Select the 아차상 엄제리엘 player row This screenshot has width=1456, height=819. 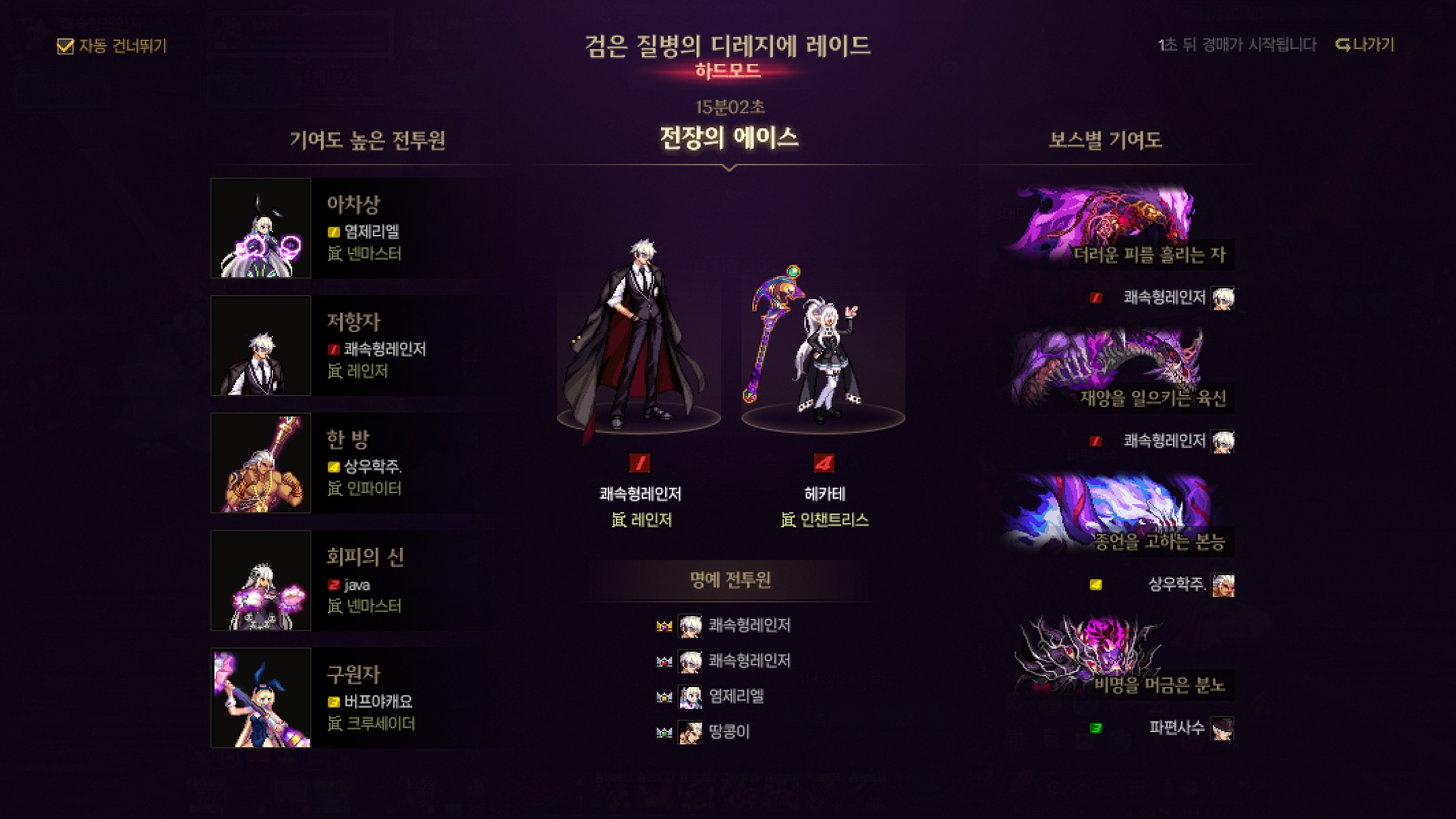pyautogui.click(x=356, y=228)
